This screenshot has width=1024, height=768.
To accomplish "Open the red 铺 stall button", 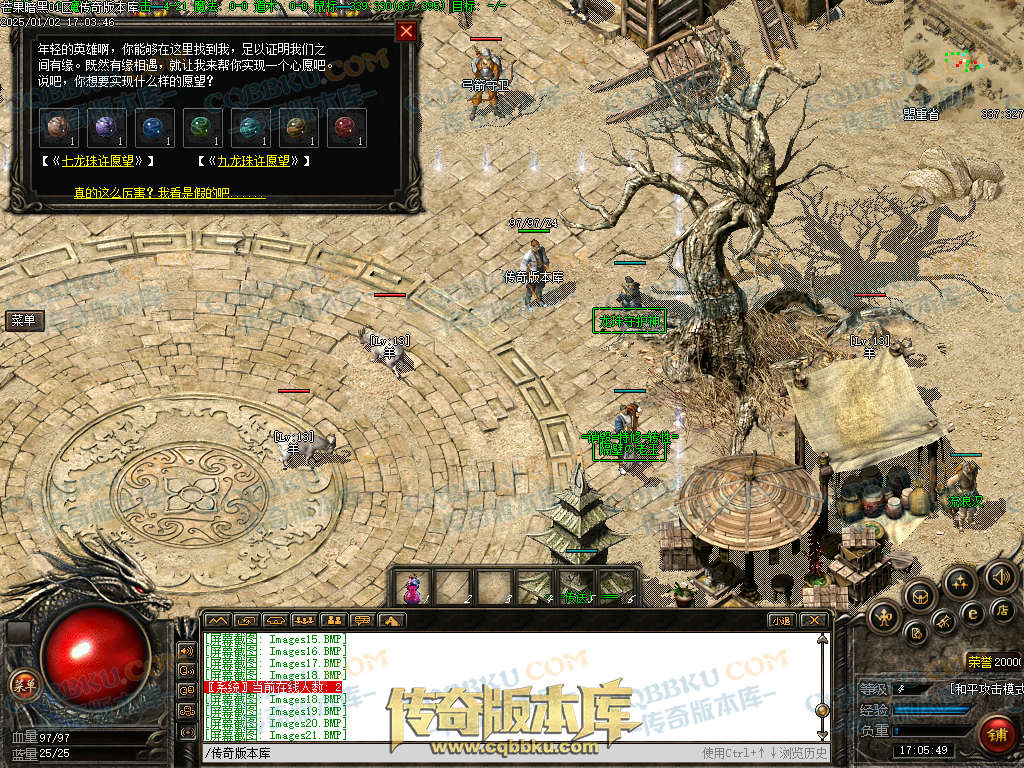I will tap(996, 733).
